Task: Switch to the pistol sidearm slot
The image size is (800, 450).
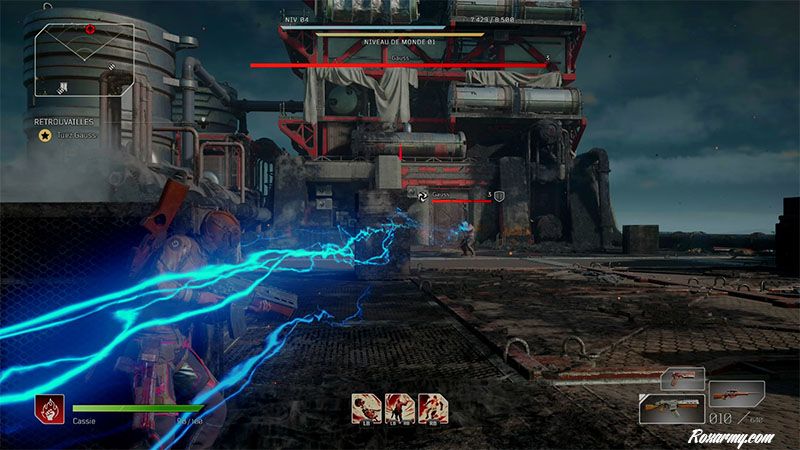Action: [x=682, y=380]
